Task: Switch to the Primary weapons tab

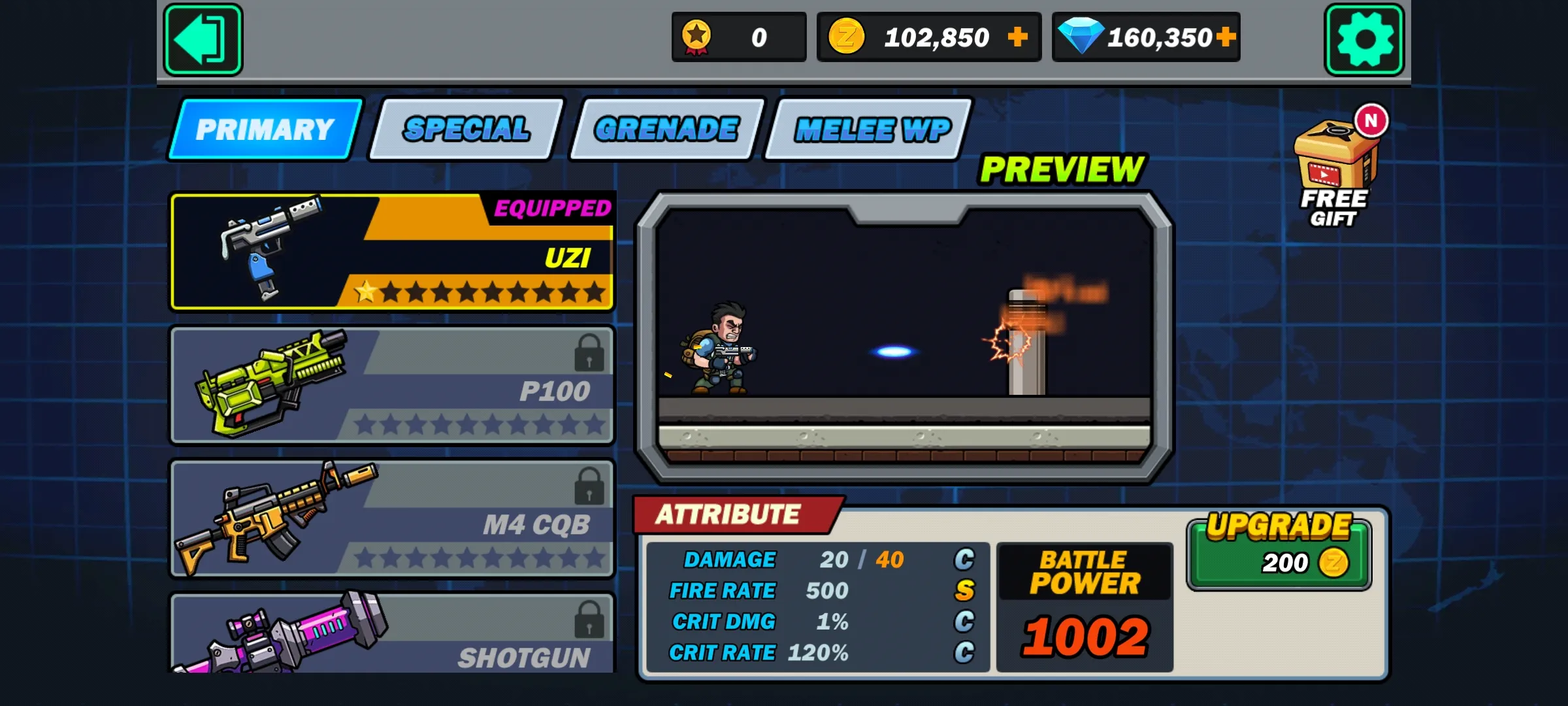Action: pyautogui.click(x=265, y=129)
